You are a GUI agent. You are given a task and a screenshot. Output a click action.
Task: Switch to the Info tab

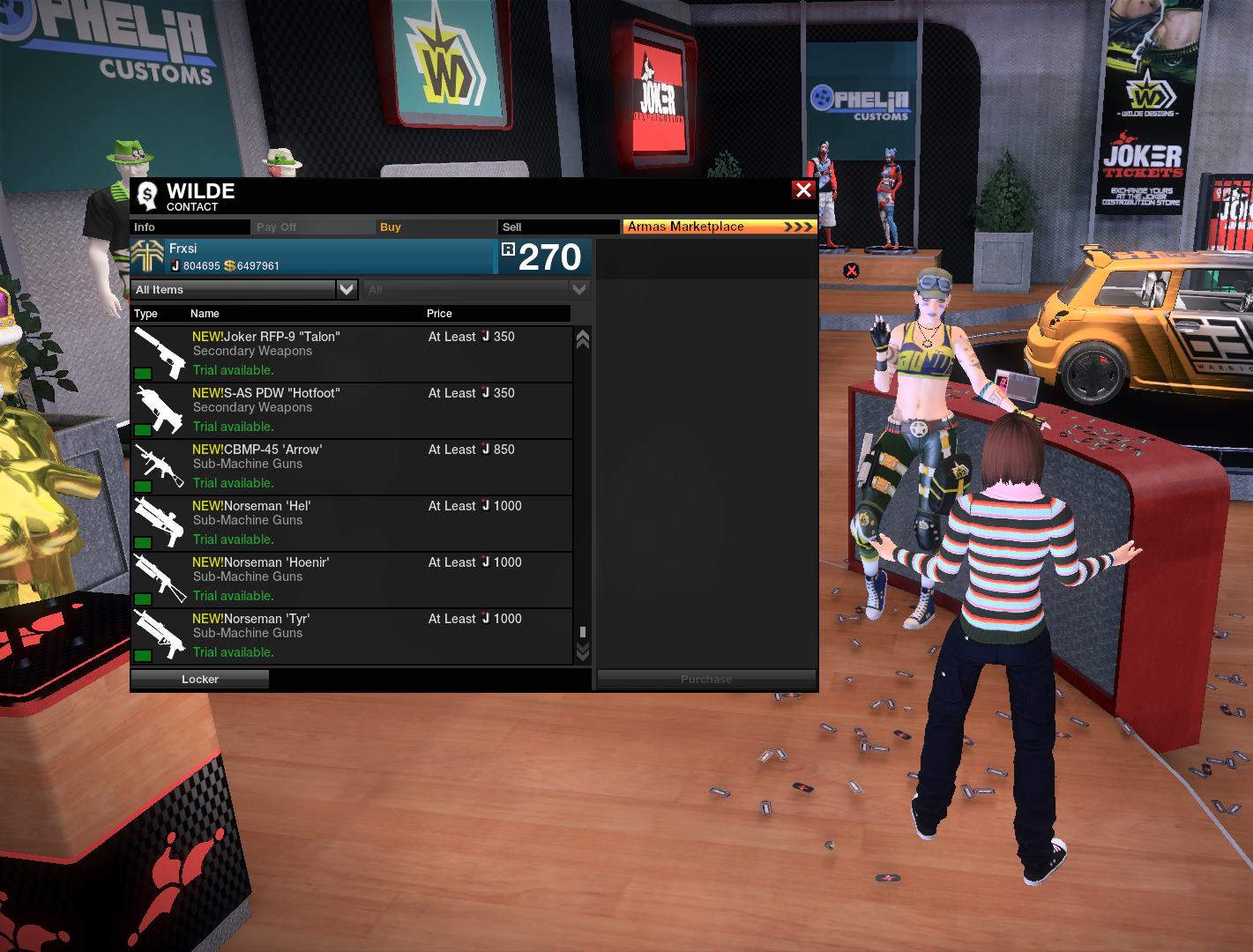pyautogui.click(x=190, y=227)
